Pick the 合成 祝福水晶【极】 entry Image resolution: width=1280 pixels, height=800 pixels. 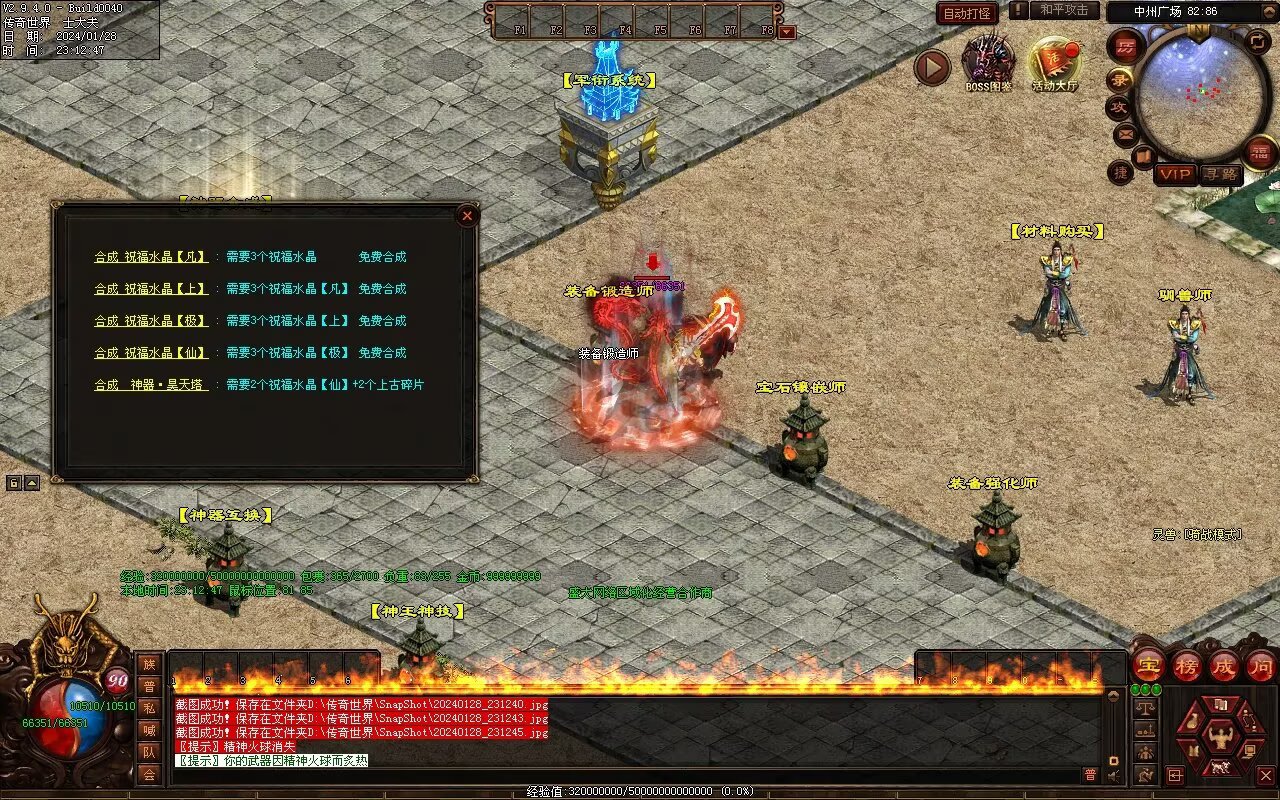pos(151,321)
